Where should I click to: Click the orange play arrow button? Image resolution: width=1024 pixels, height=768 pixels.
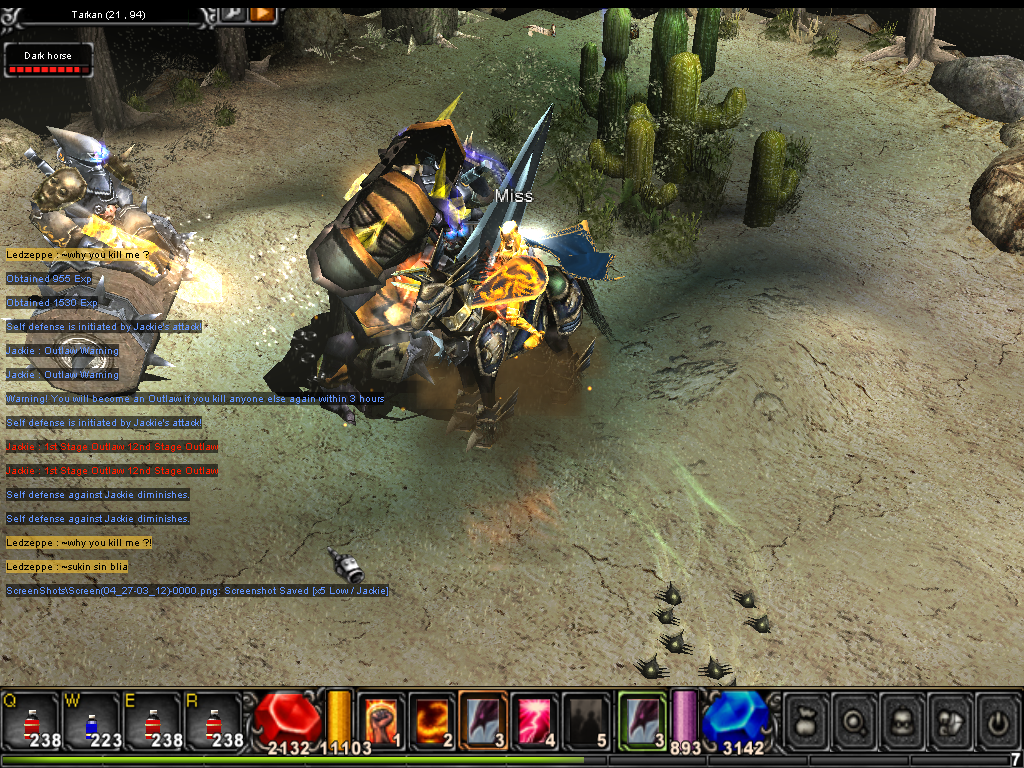tap(262, 14)
